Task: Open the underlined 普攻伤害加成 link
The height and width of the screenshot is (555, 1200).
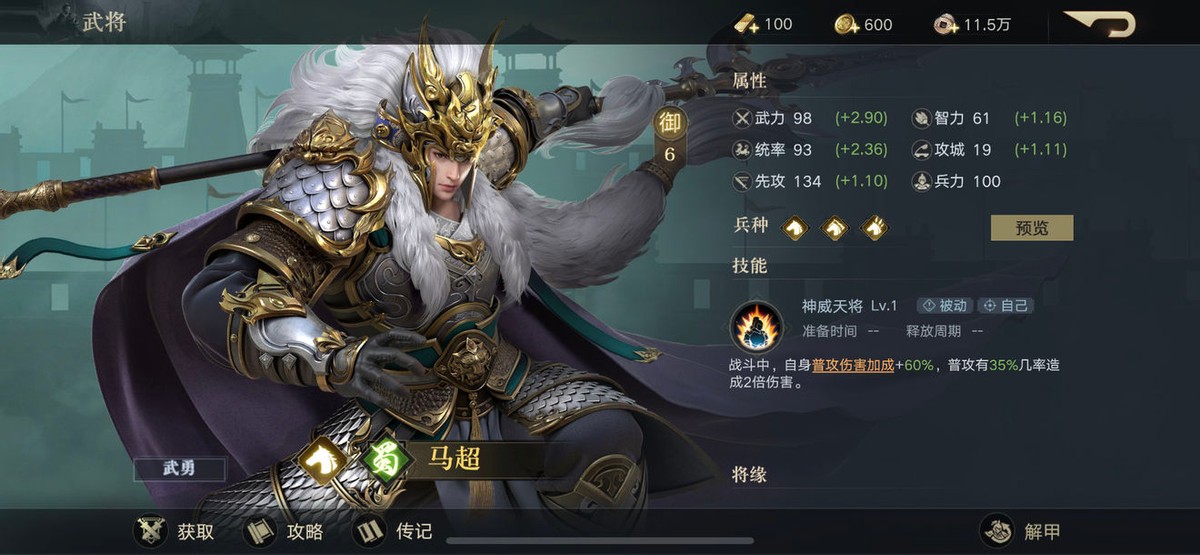Action: 853,366
